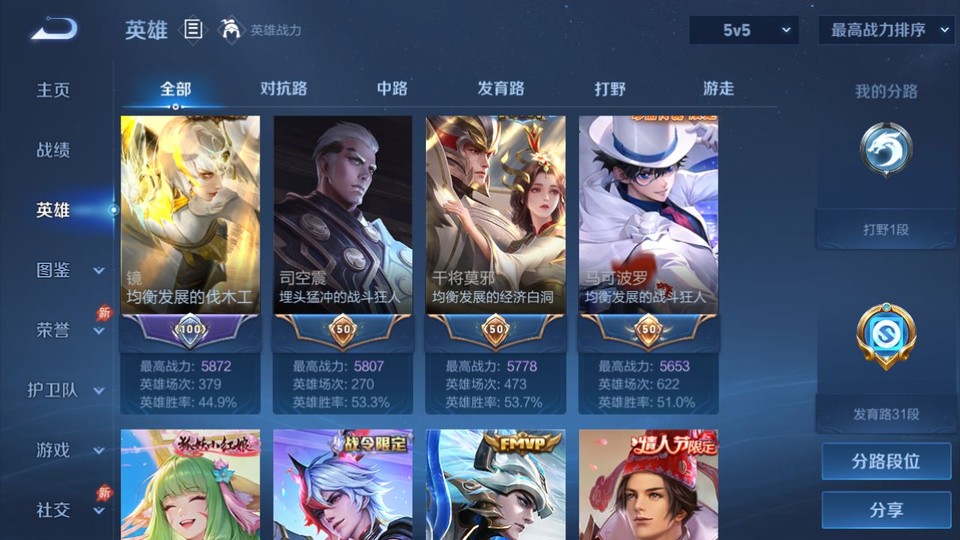Switch to the 对抗路 tab

pos(283,88)
